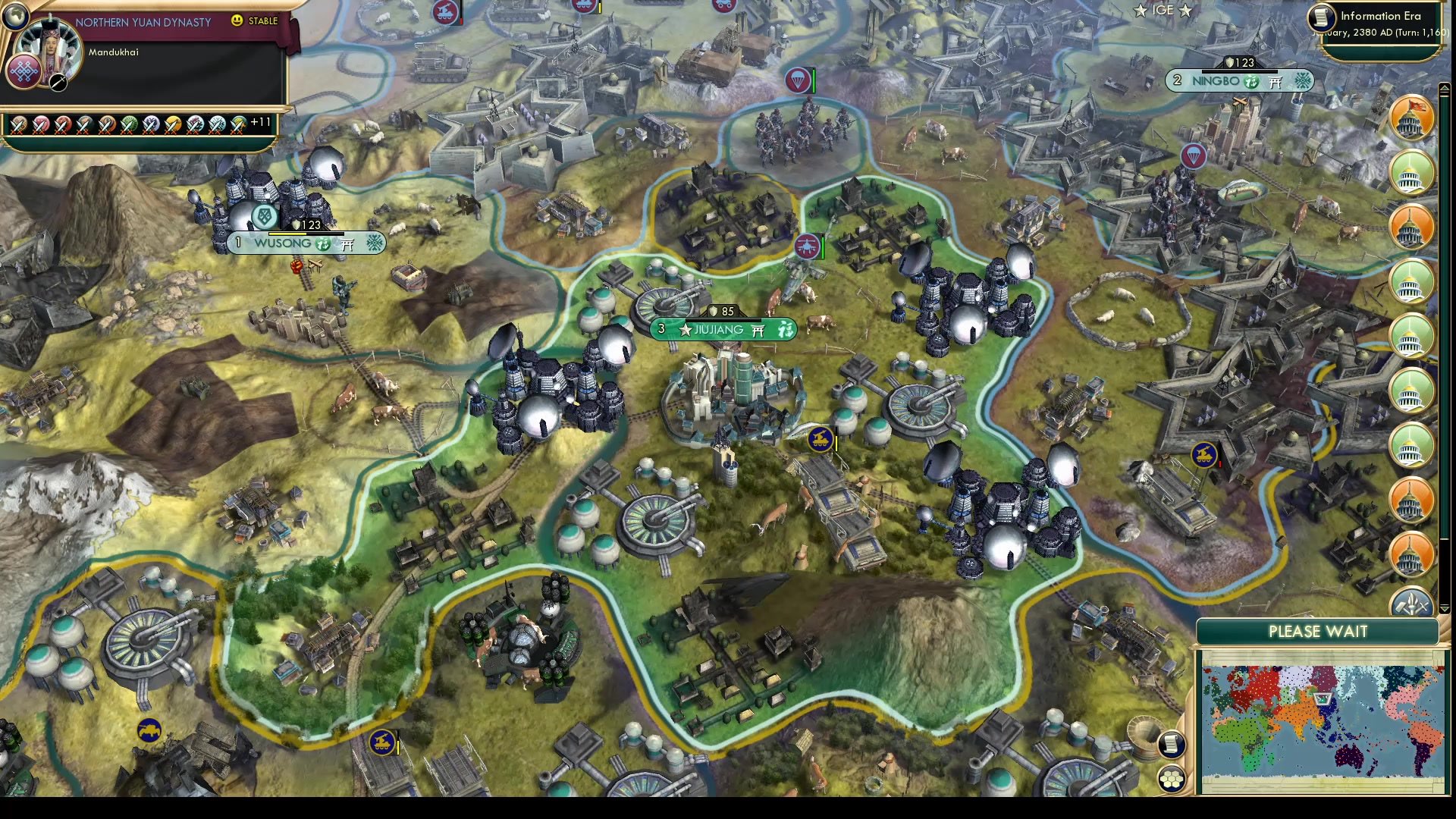This screenshot has height=819, width=1456.
Task: Open the scroll menu beside Information Era
Action: coord(1321,17)
